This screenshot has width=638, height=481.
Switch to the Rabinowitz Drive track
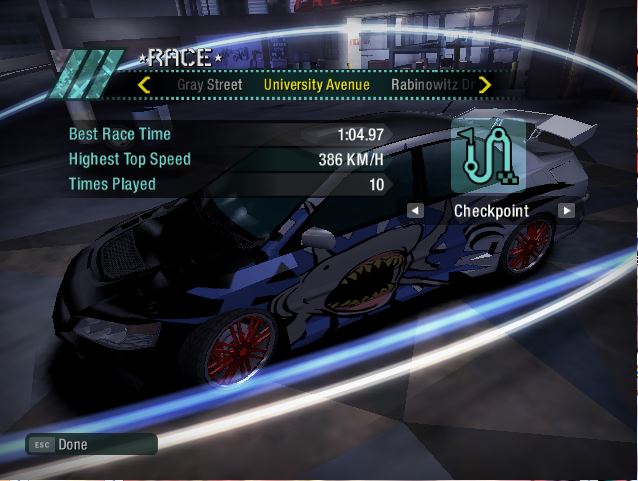[x=430, y=85]
